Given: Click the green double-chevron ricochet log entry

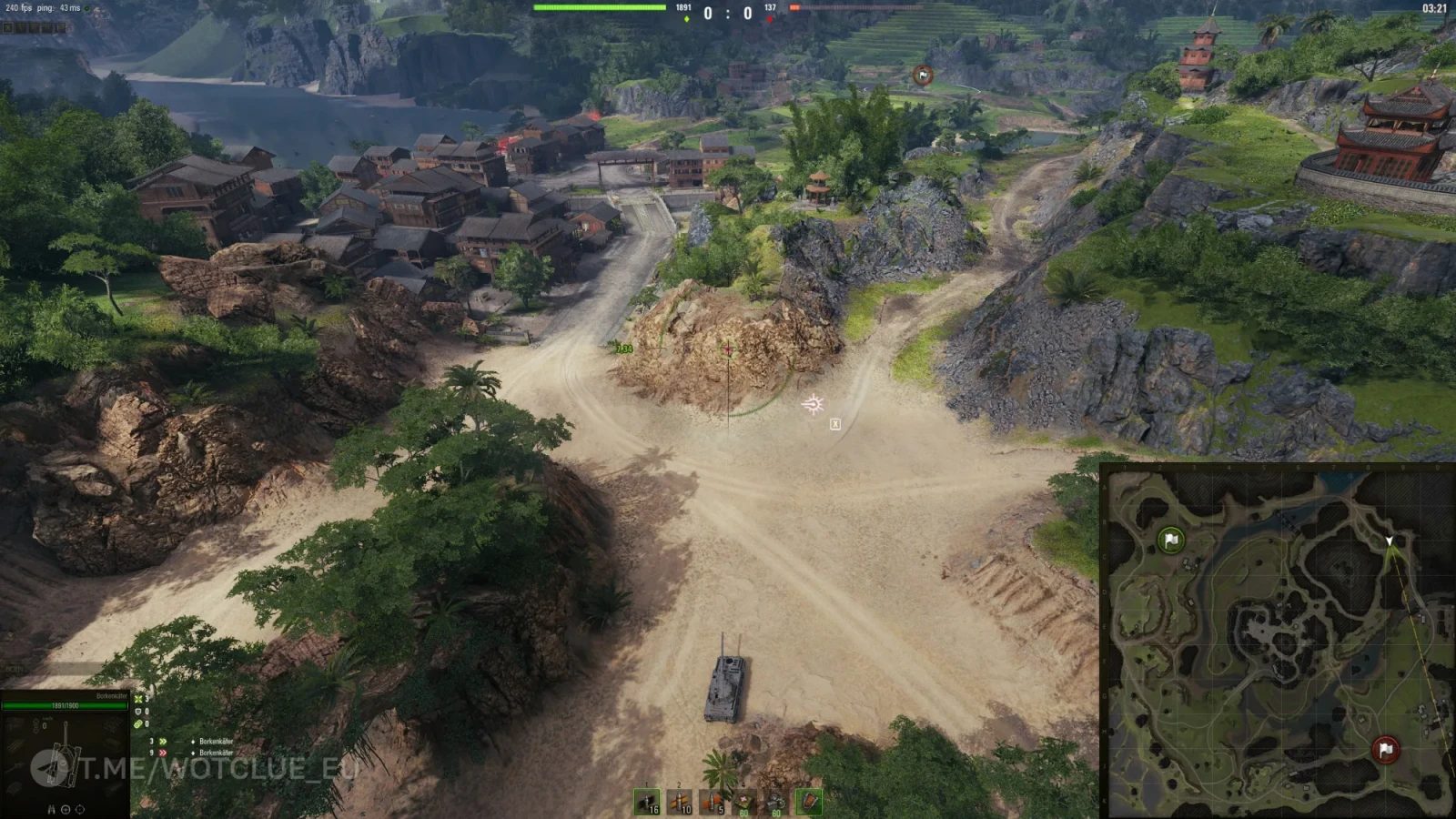Looking at the screenshot, I should (163, 742).
